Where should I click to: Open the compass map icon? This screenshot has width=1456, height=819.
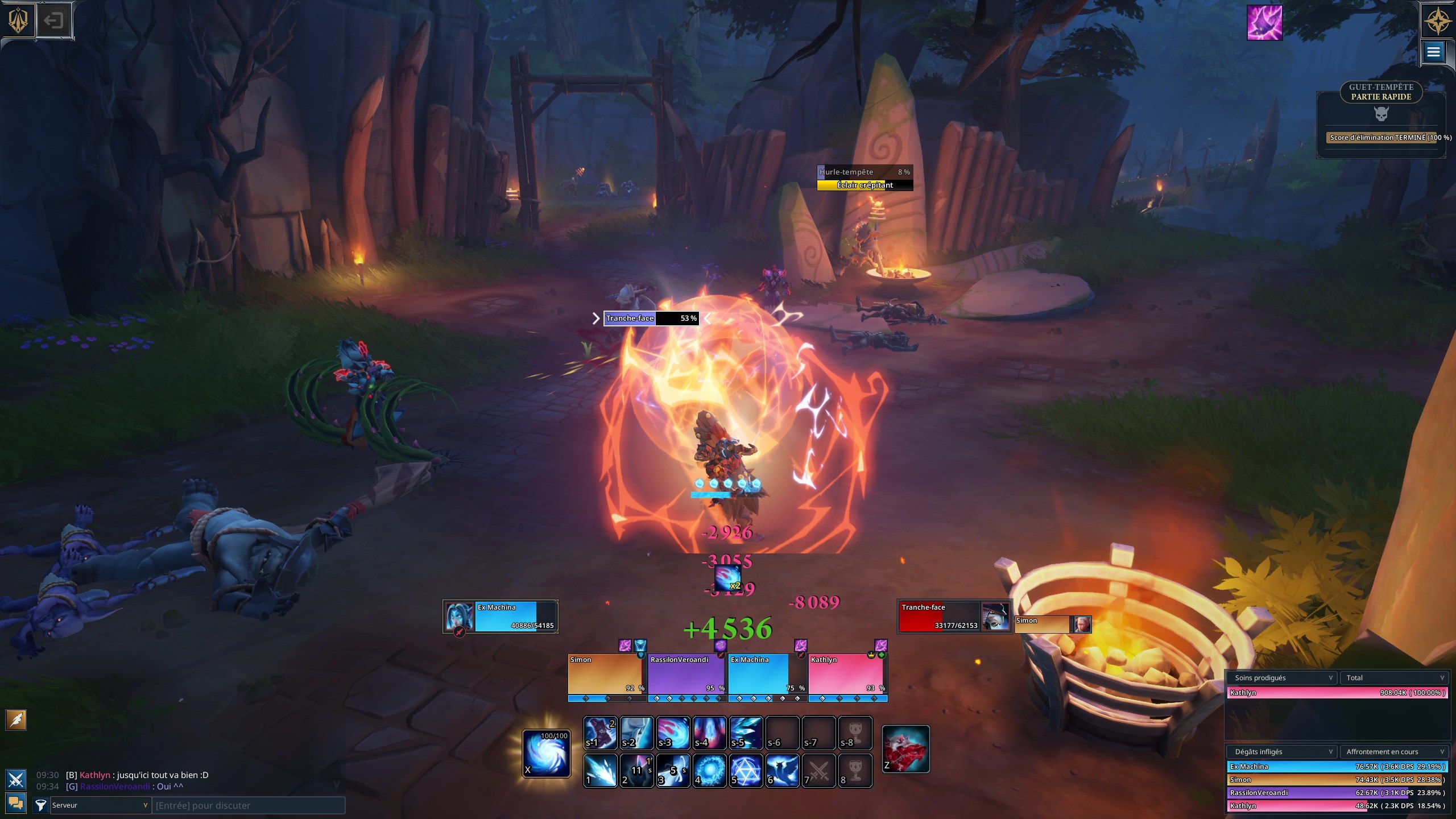[1437, 22]
